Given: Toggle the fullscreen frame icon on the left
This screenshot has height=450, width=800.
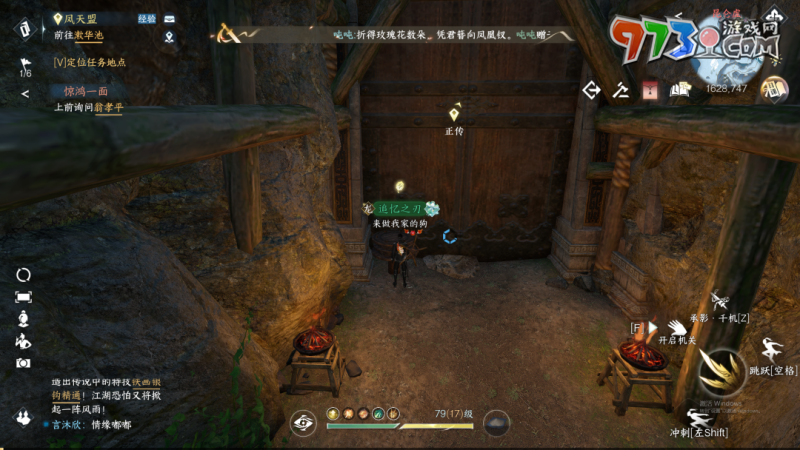Looking at the screenshot, I should (23, 296).
